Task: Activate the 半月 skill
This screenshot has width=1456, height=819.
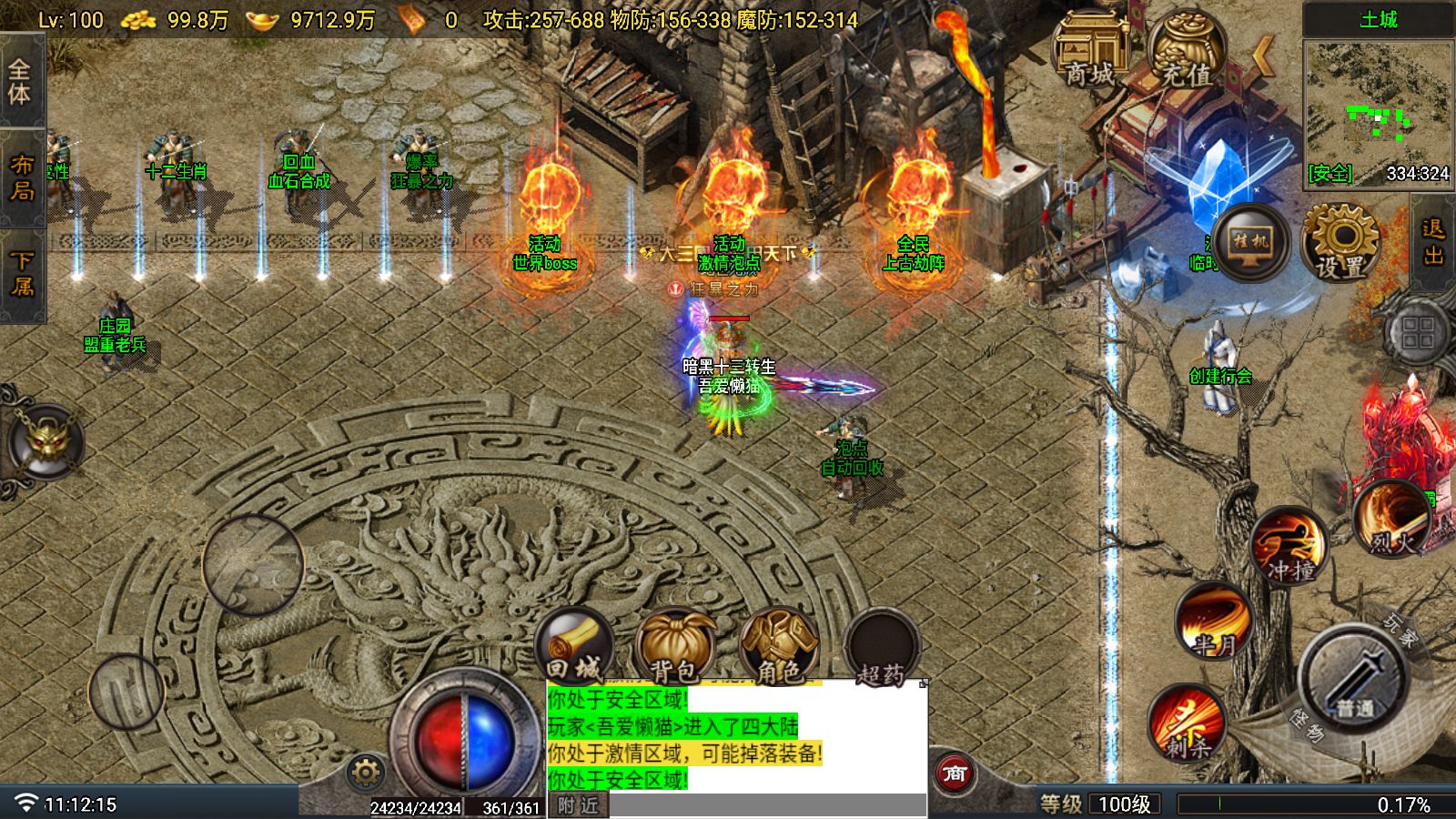Action: 1214,621
